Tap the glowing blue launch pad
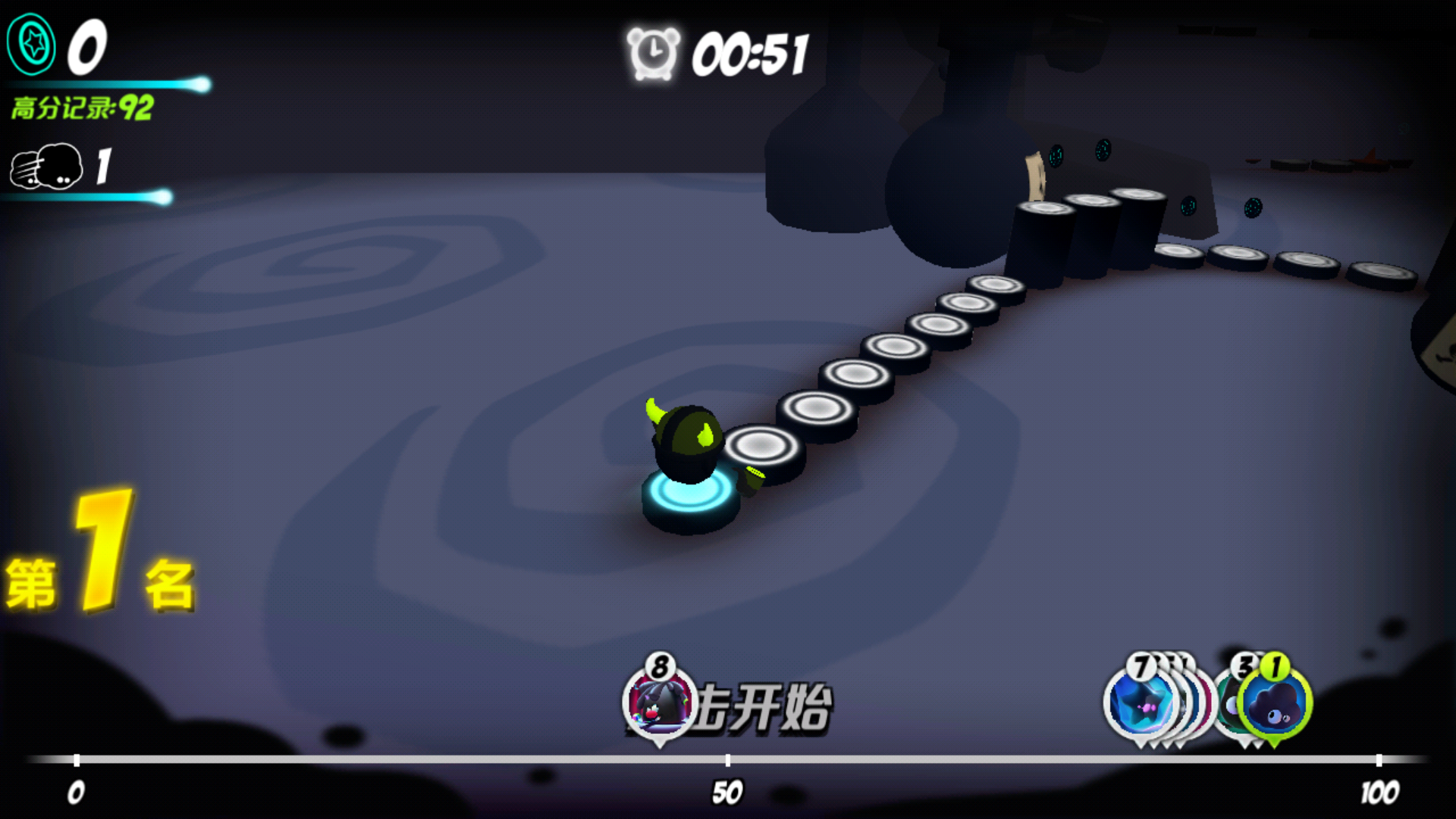 click(686, 497)
